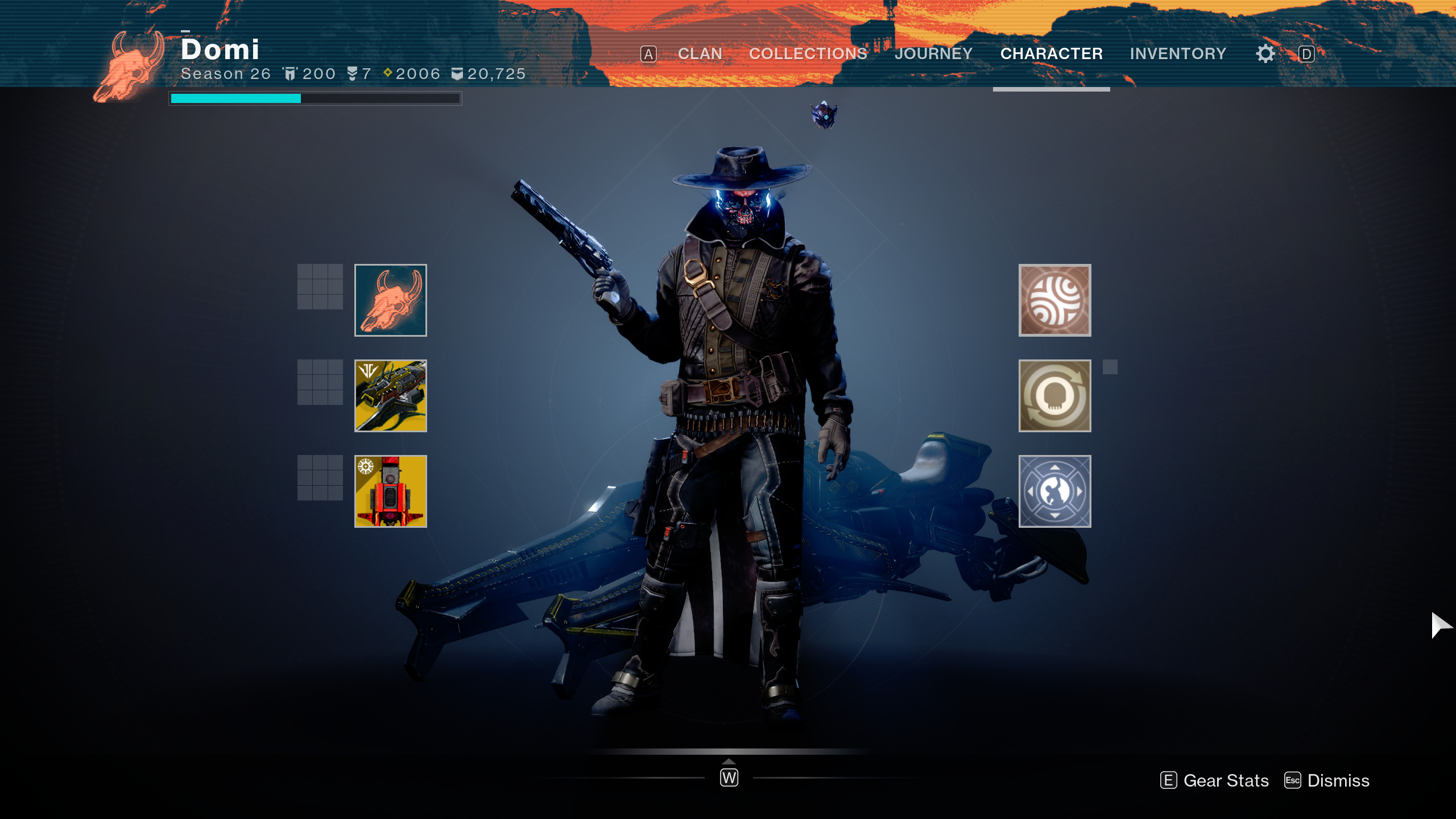Open the Inventory tab

(1178, 53)
